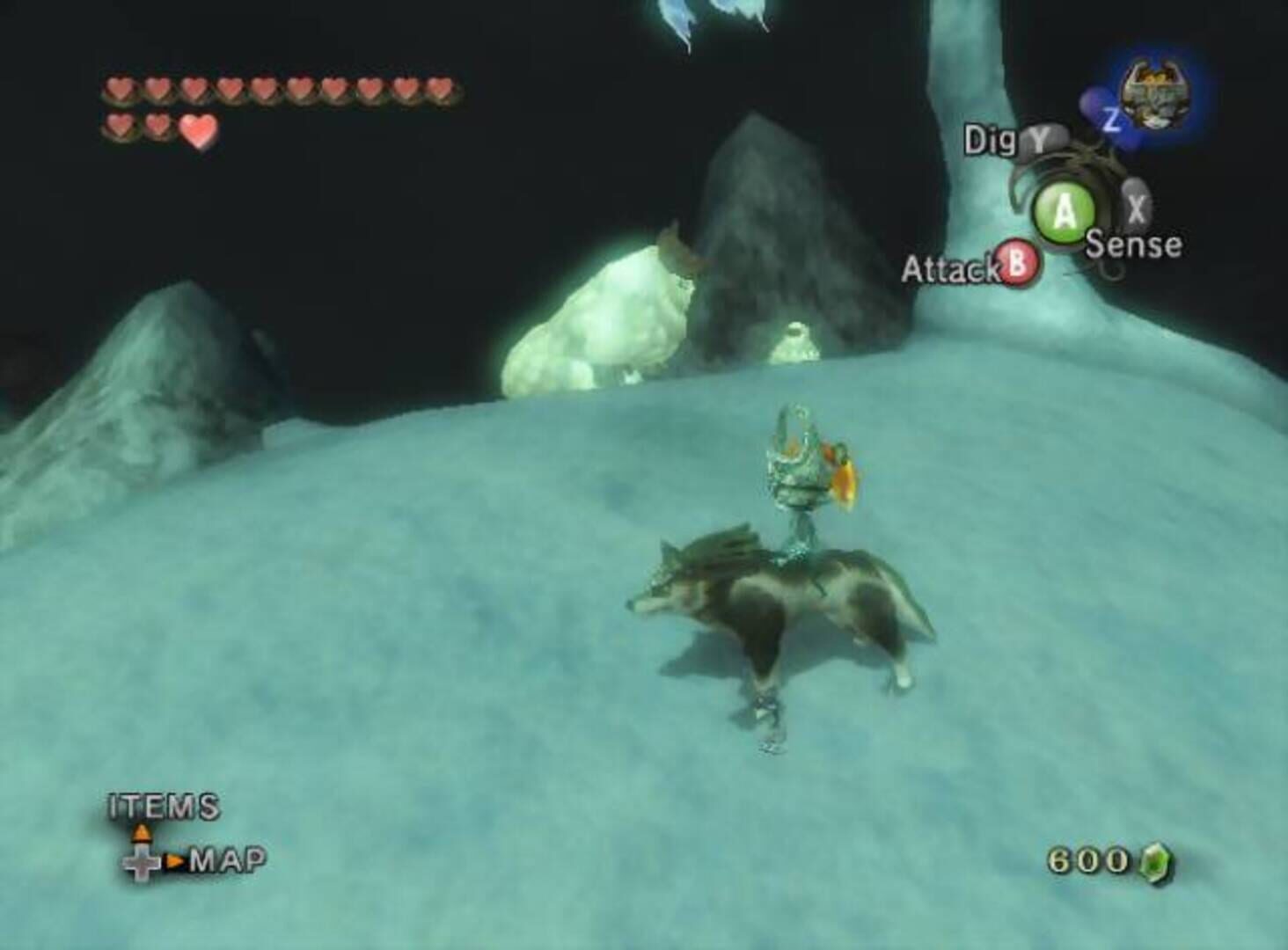Open the ITEMS menu
The width and height of the screenshot is (1288, 950).
coord(163,804)
